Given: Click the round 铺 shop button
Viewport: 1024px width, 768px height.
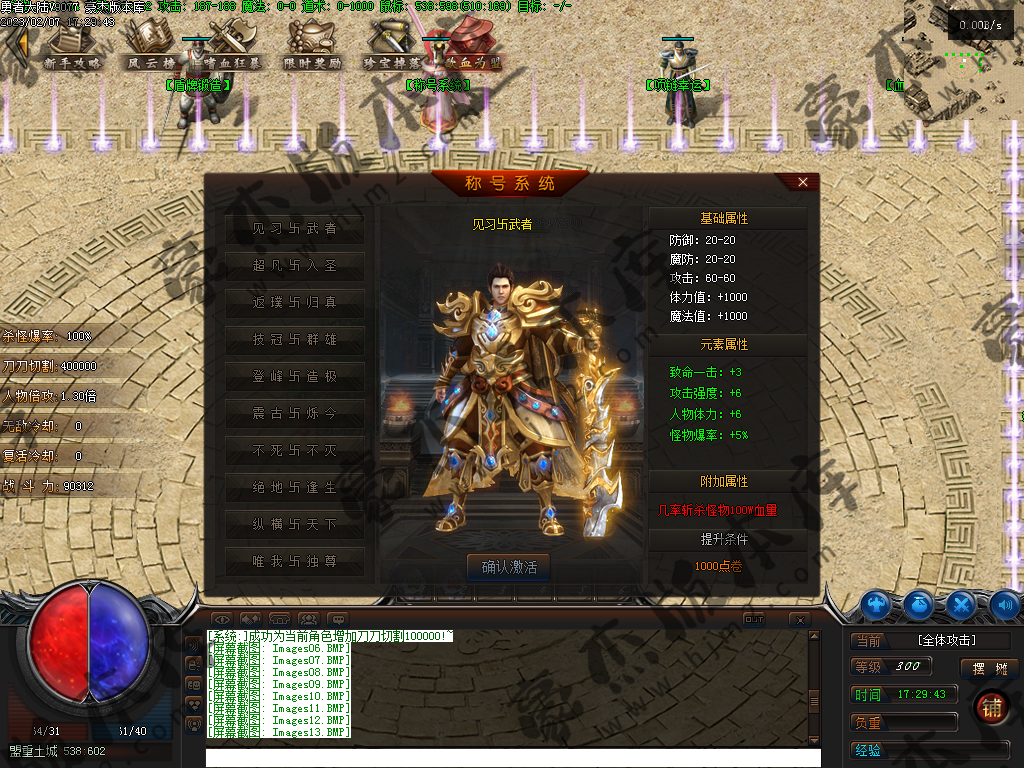Looking at the screenshot, I should point(992,707).
